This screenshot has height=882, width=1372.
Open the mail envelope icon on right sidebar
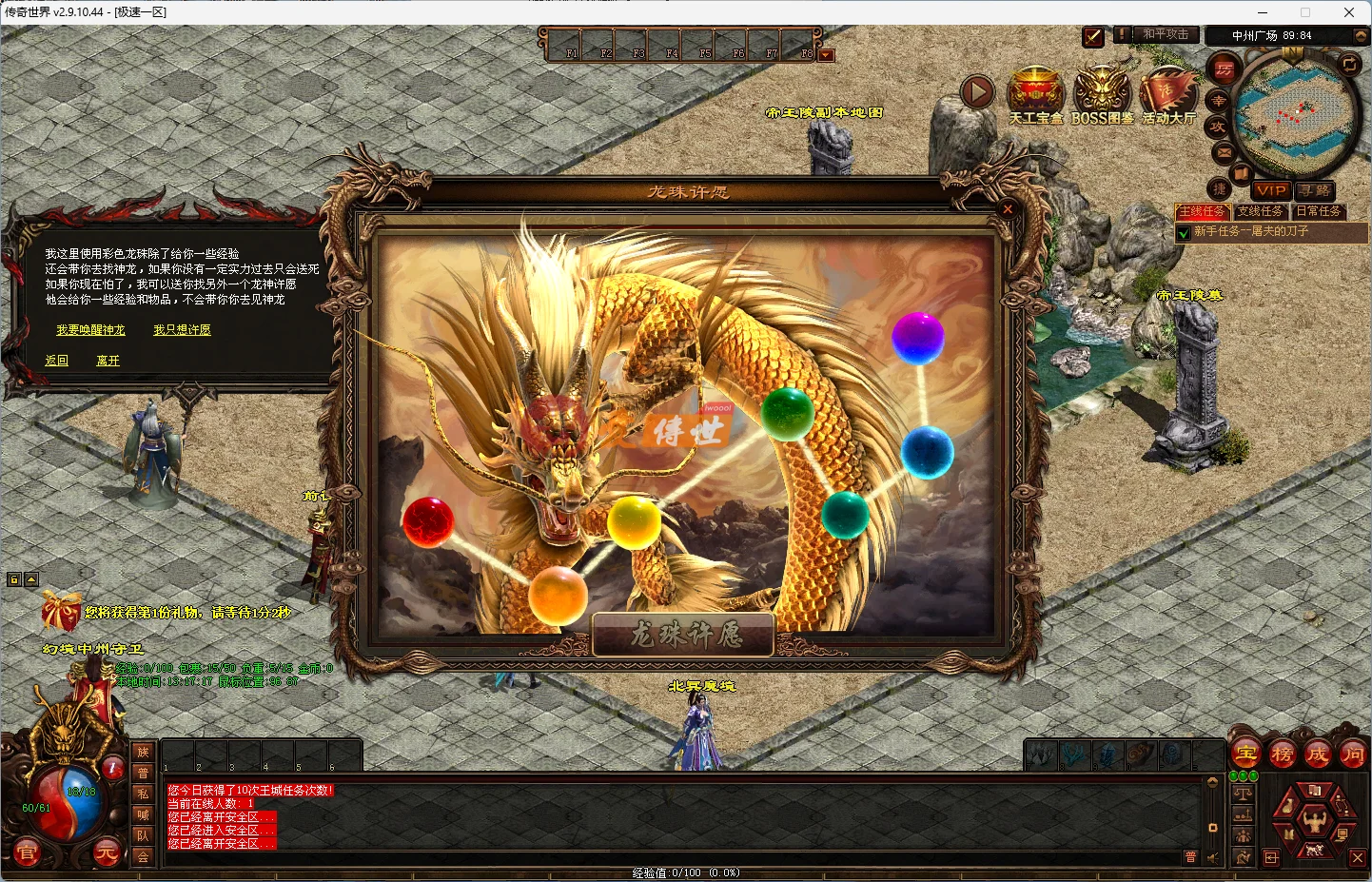point(1224,153)
